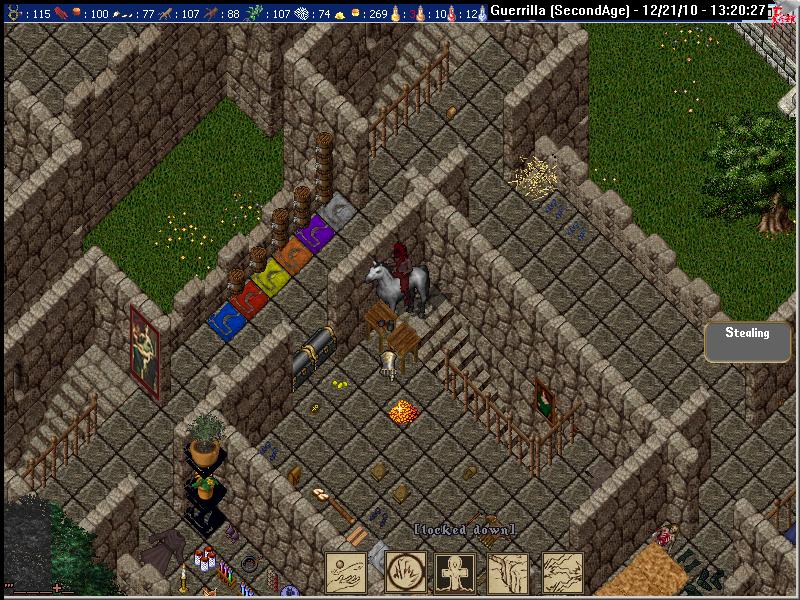Image resolution: width=800 pixels, height=600 pixels.
Task: Cast the ankh resurrection spell icon
Action: (x=457, y=572)
